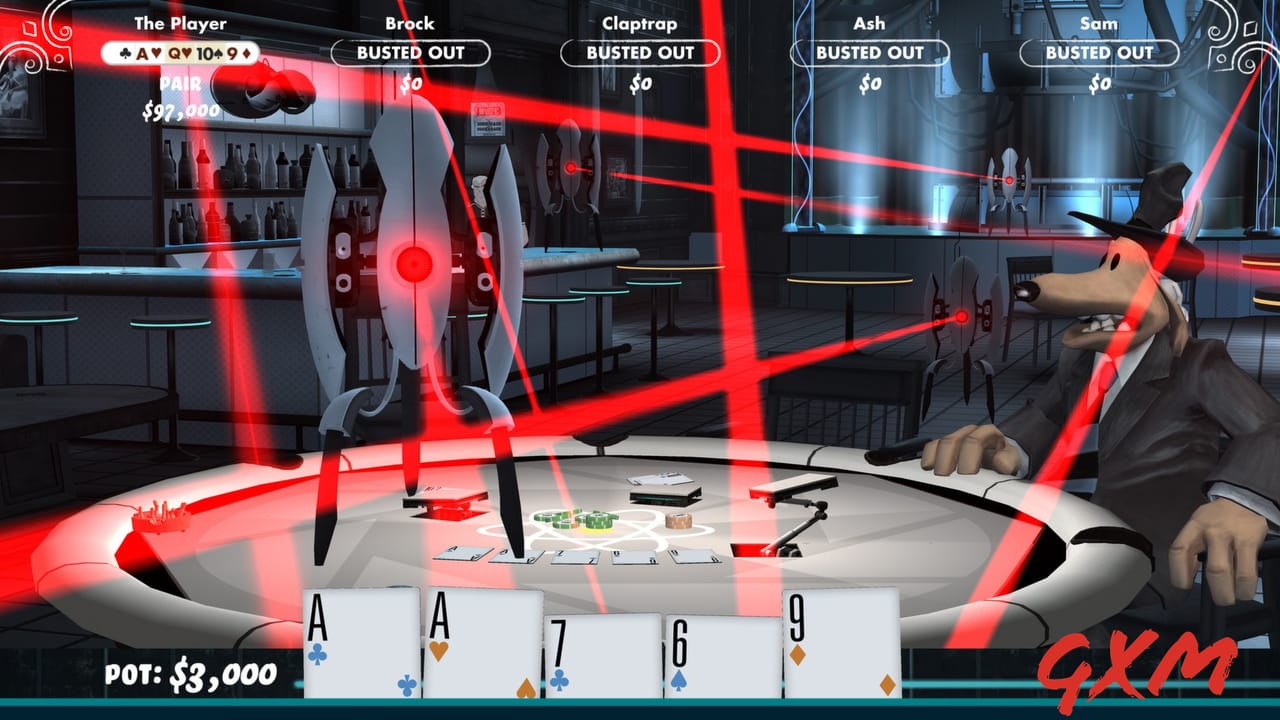
Task: Click the 10 of spades mini-card icon
Action: pos(208,54)
